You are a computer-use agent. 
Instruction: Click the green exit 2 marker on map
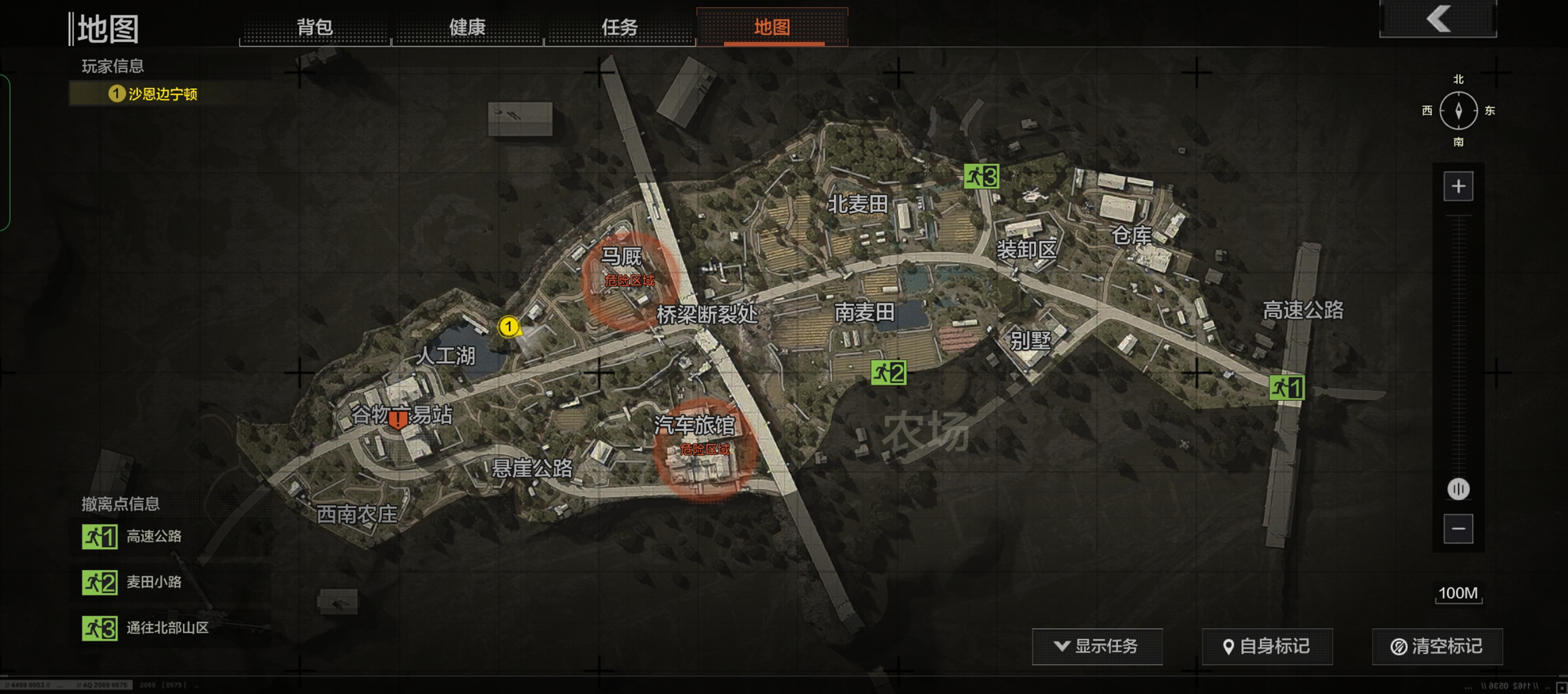(x=888, y=372)
